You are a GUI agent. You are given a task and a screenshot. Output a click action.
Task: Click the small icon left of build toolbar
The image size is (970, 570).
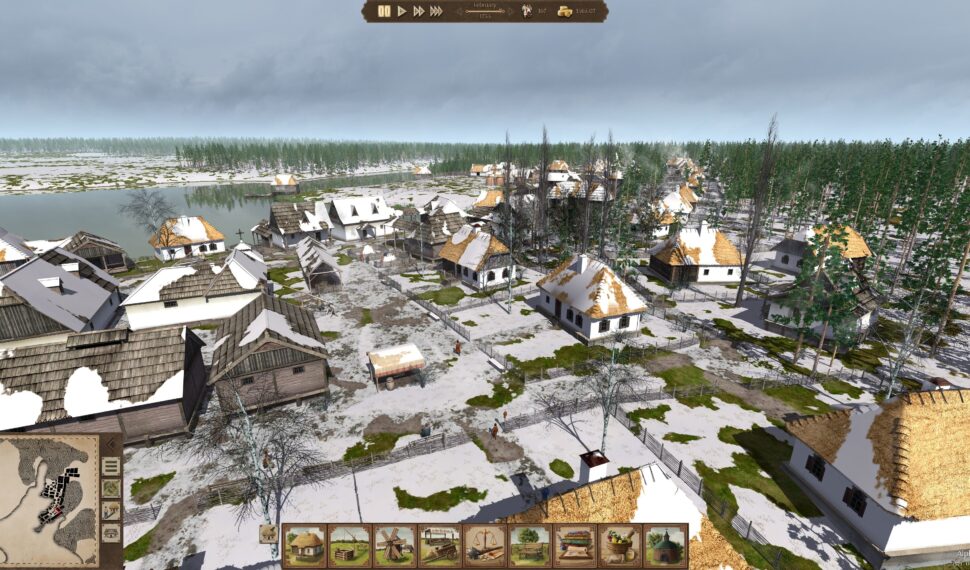pyautogui.click(x=269, y=534)
